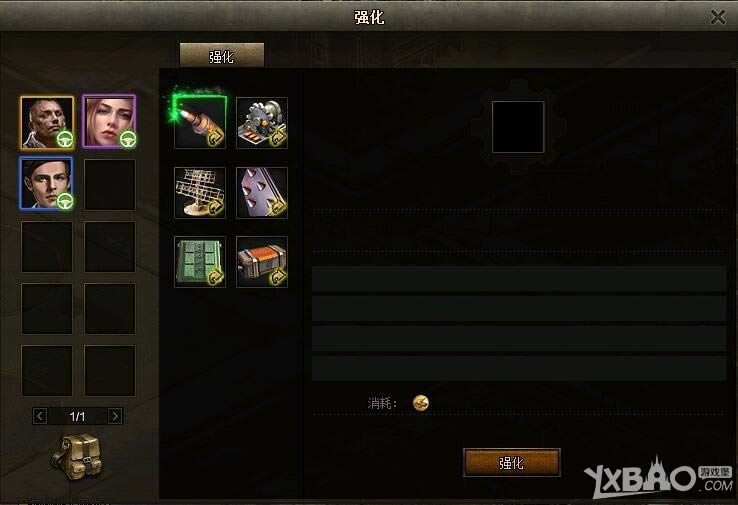Close the 强化 window
738x505 pixels.
pyautogui.click(x=717, y=17)
